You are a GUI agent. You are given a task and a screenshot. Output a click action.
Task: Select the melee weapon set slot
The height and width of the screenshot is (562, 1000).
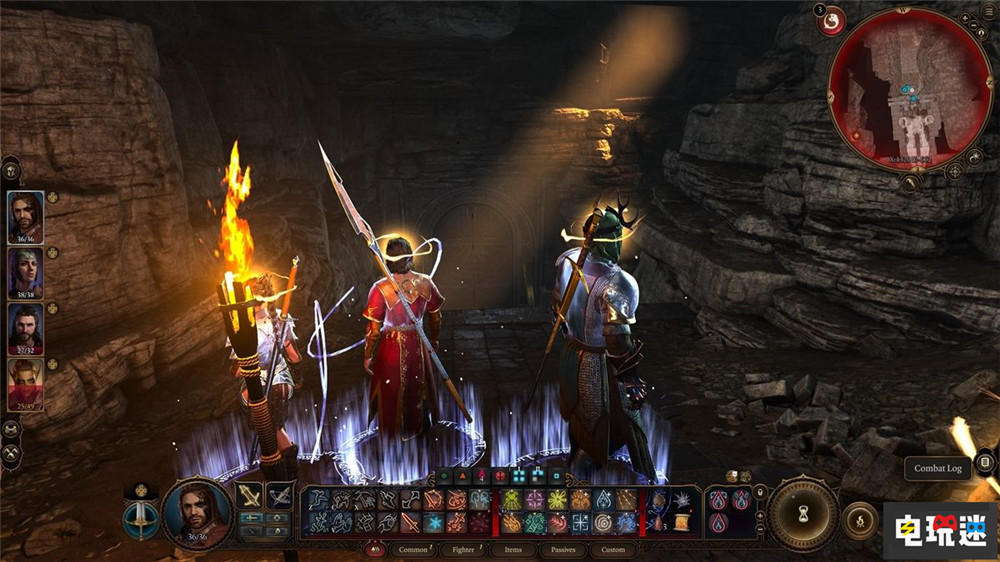tap(250, 496)
